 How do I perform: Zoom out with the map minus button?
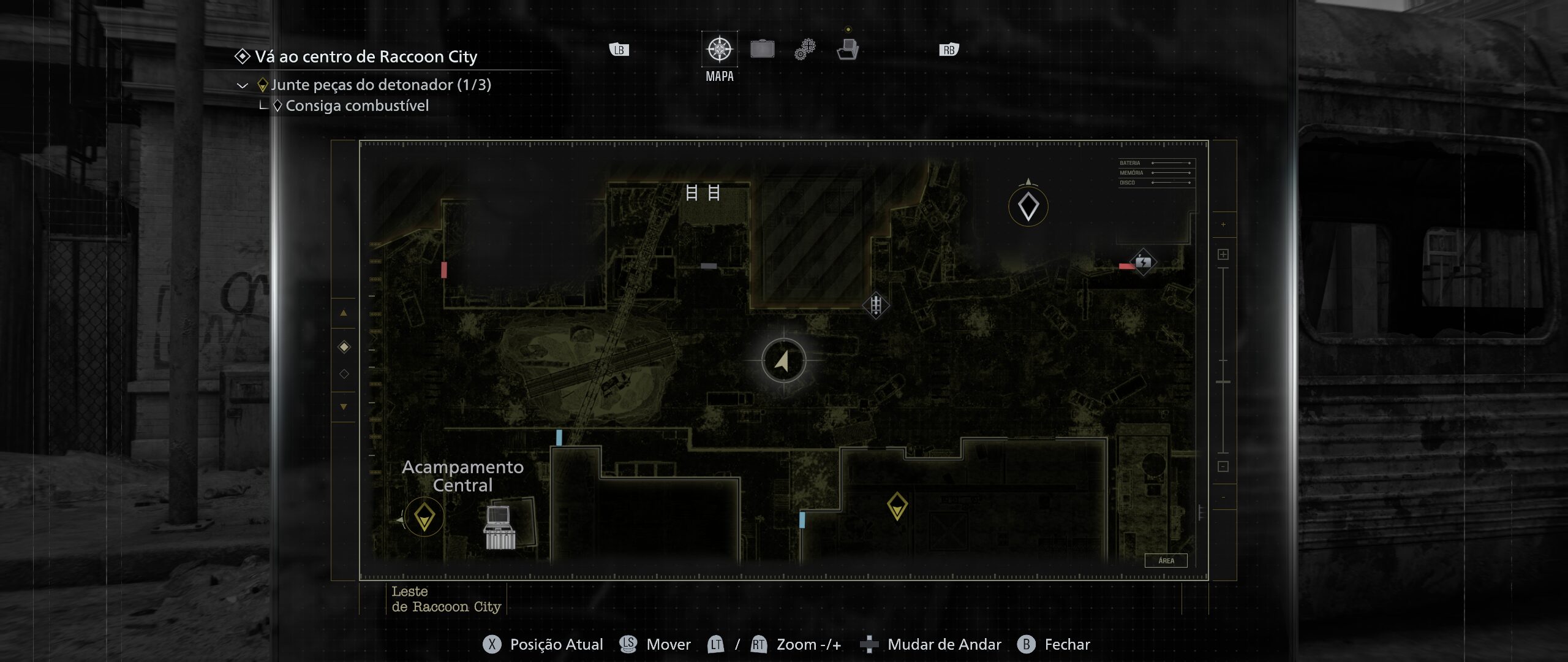click(x=1223, y=466)
